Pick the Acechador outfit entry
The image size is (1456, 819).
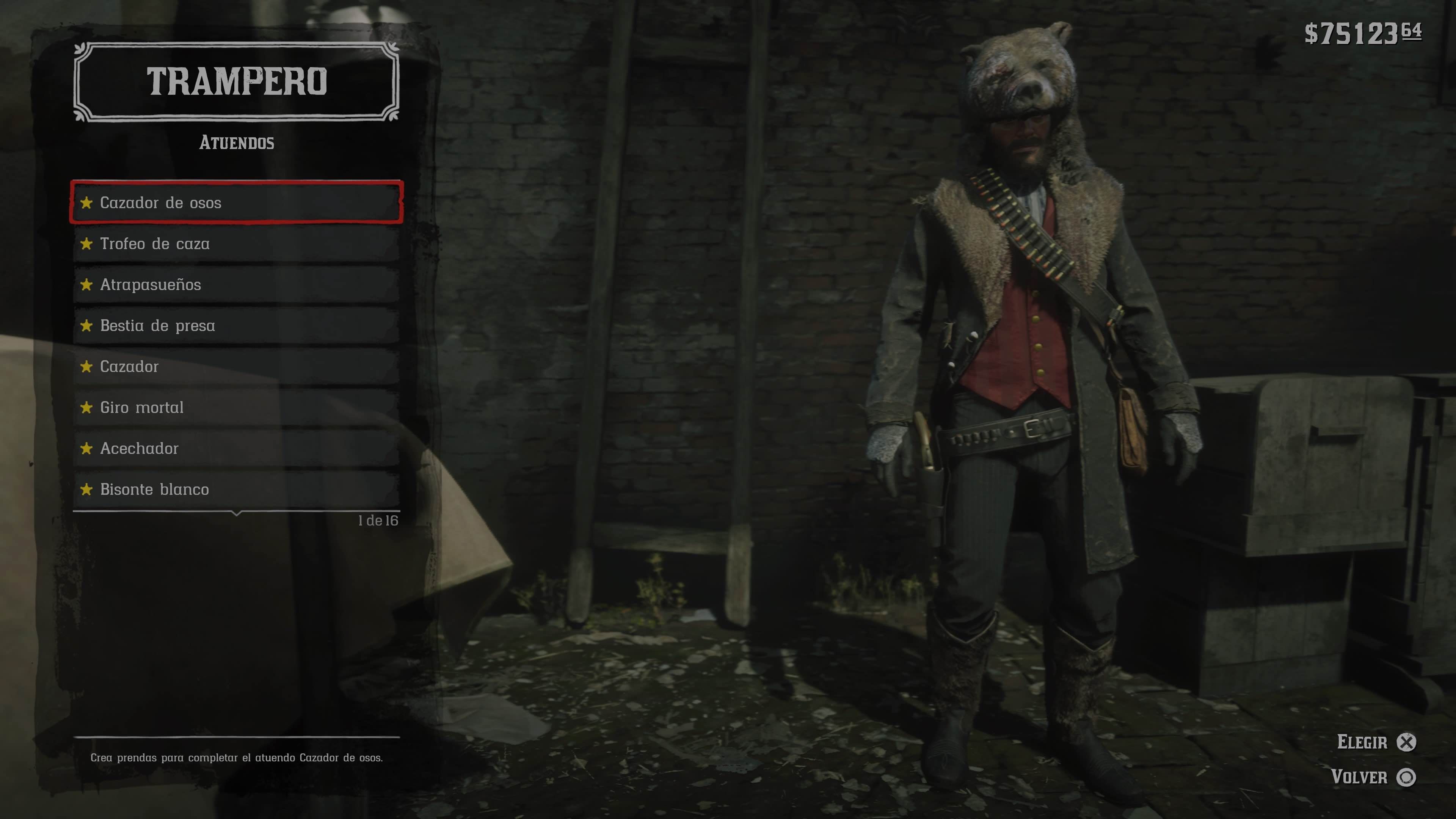click(x=236, y=448)
